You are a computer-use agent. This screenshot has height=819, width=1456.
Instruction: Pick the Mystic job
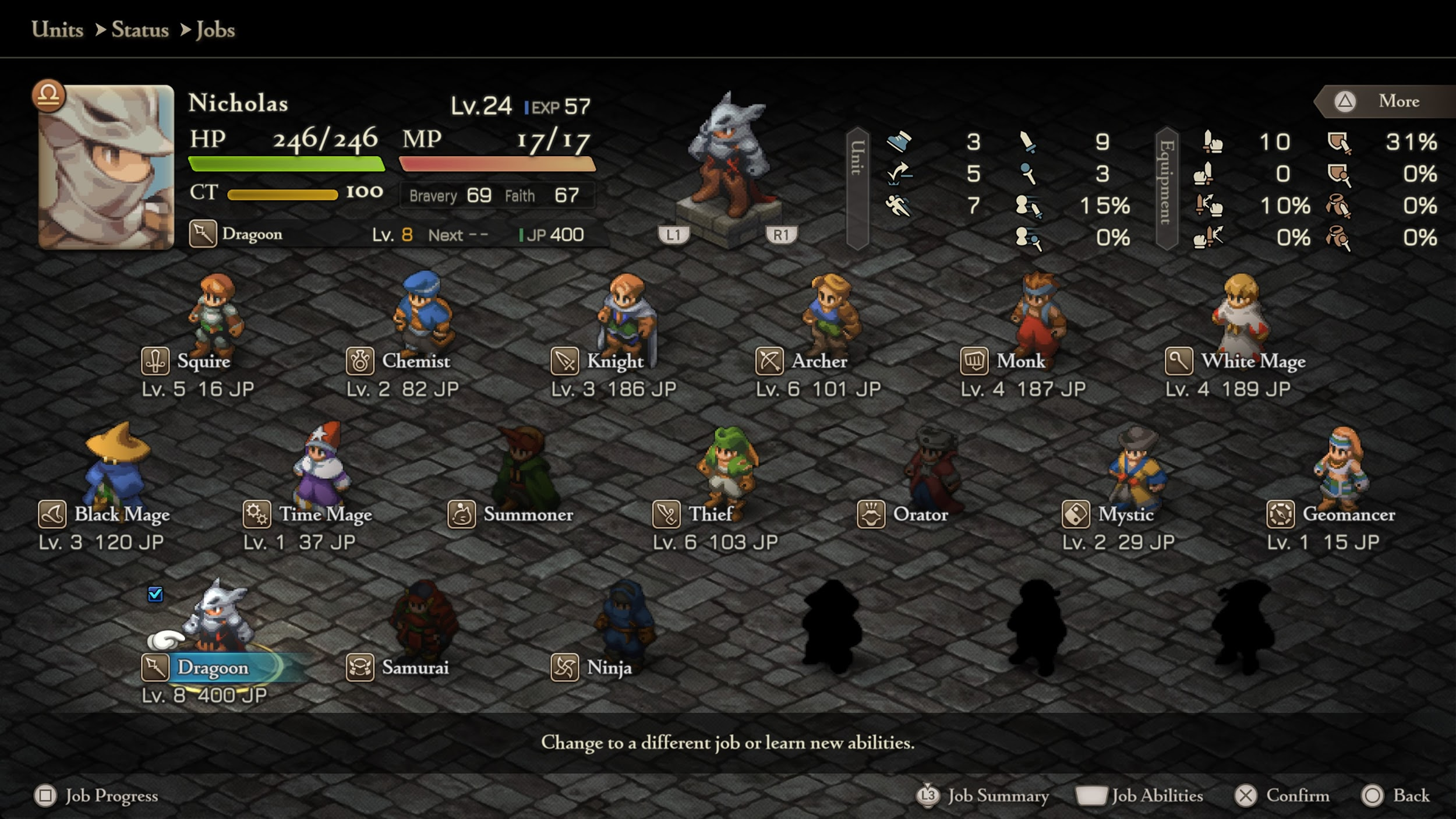point(1125,514)
